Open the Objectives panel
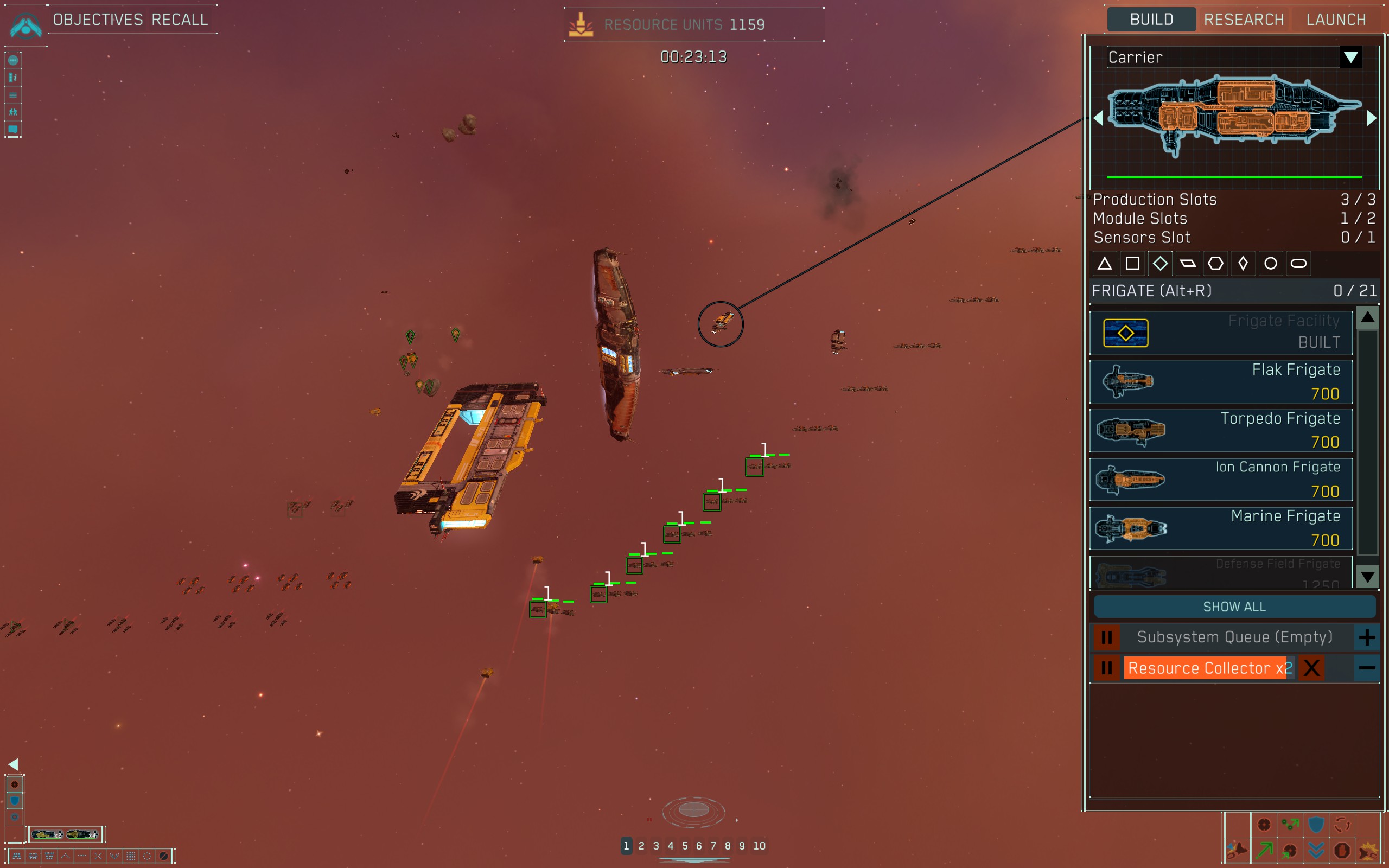 (x=98, y=20)
